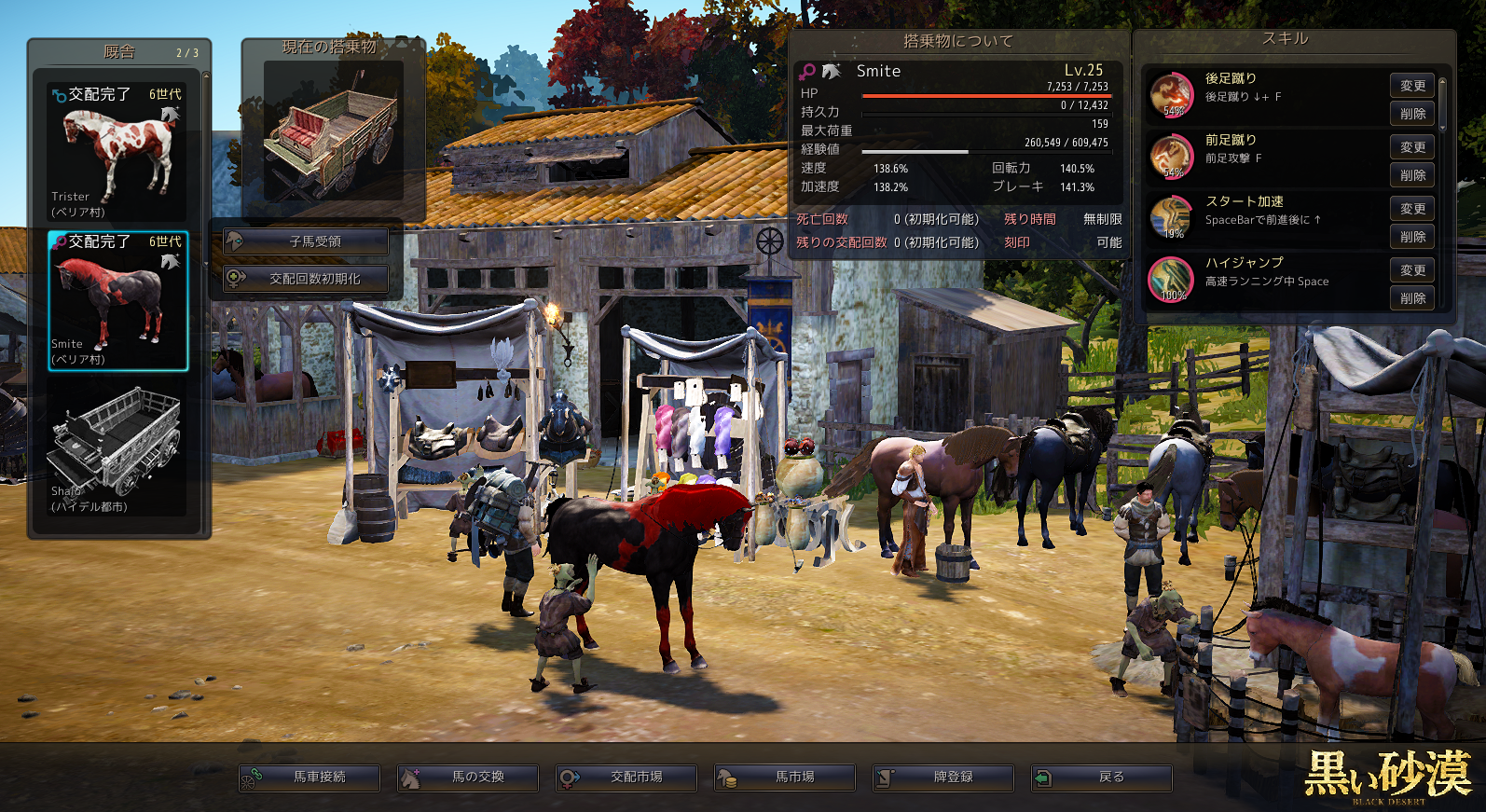Select the Trister horse in the stable

click(117, 153)
